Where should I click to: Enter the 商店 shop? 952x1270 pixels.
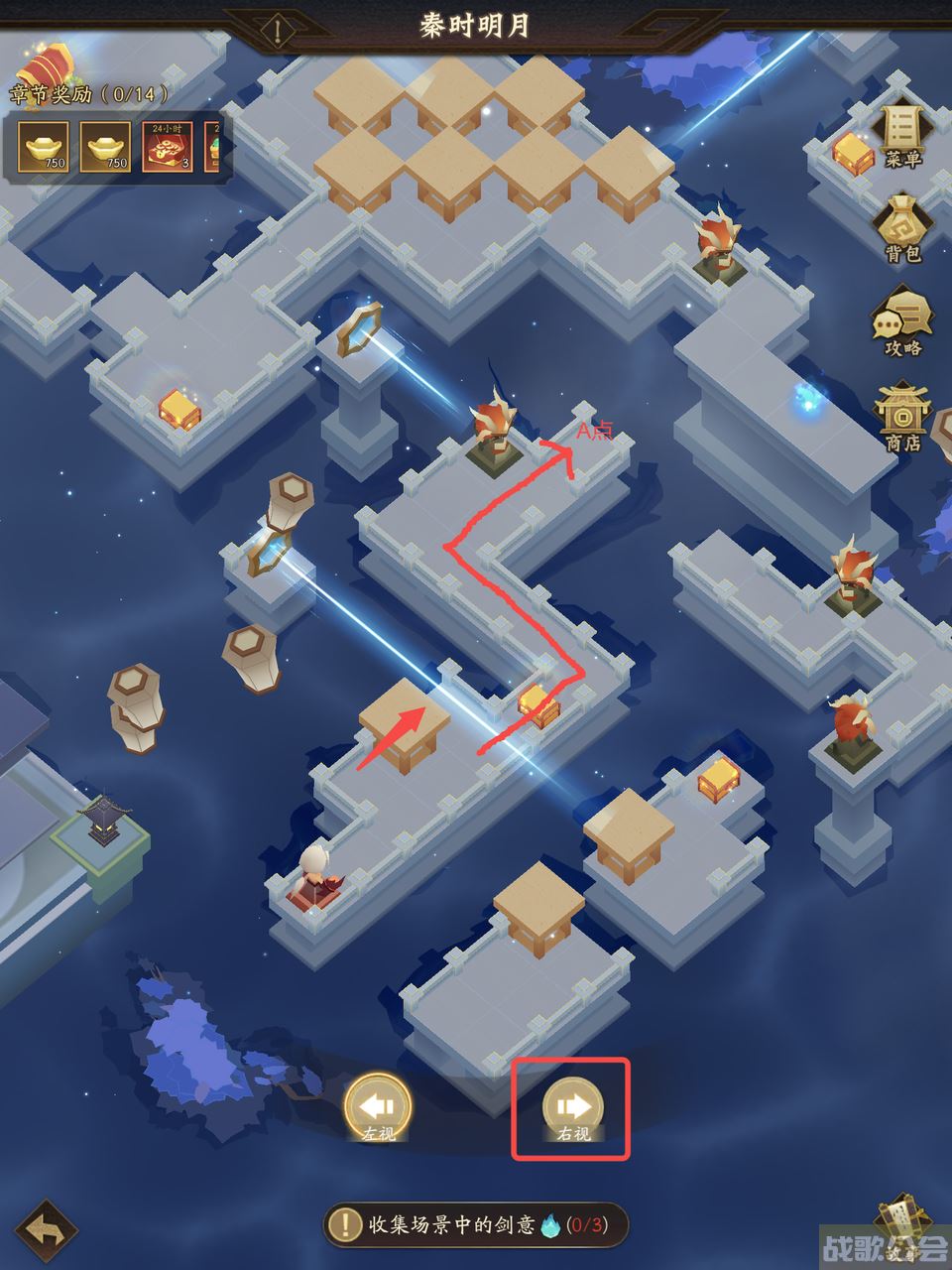(901, 418)
